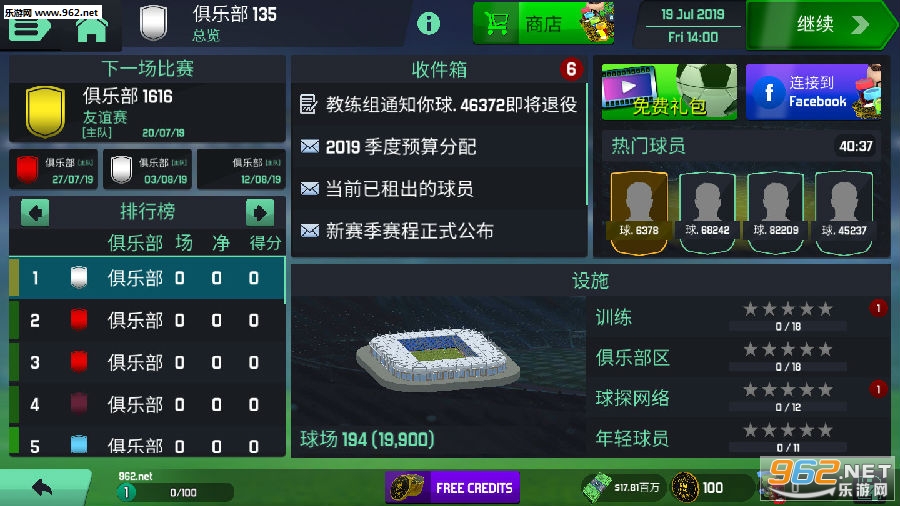
Task: Open the 新赛季赛程正式公布 message
Action: click(410, 230)
